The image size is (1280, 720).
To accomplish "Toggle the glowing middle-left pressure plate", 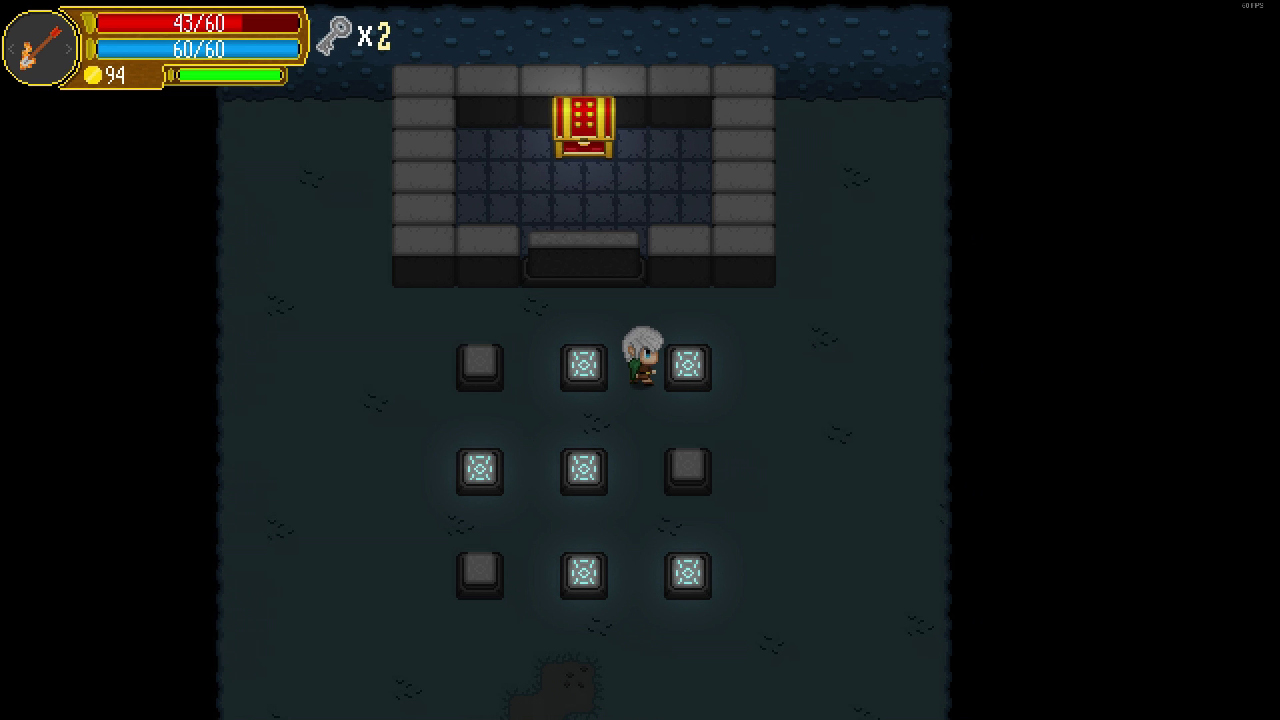I will 480,470.
